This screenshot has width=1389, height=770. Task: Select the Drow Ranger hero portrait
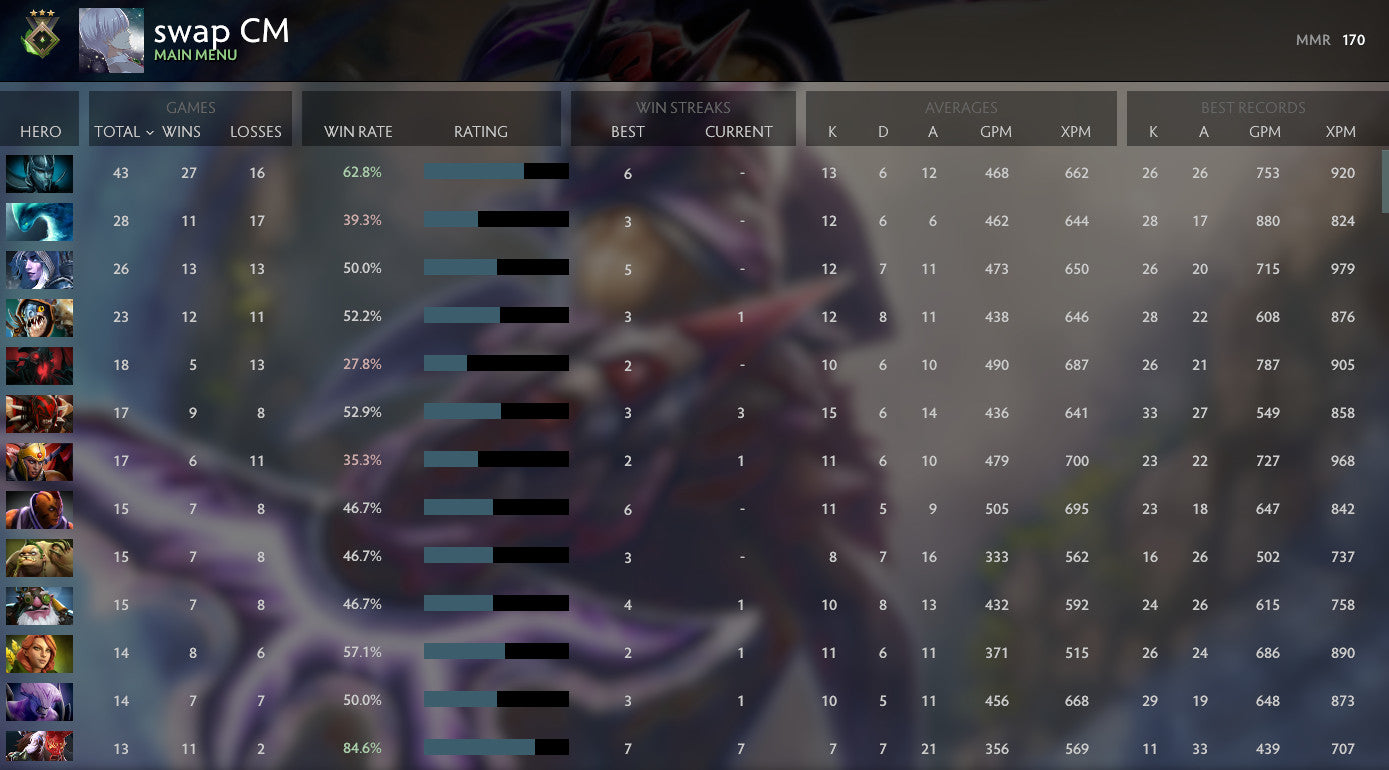(40, 269)
